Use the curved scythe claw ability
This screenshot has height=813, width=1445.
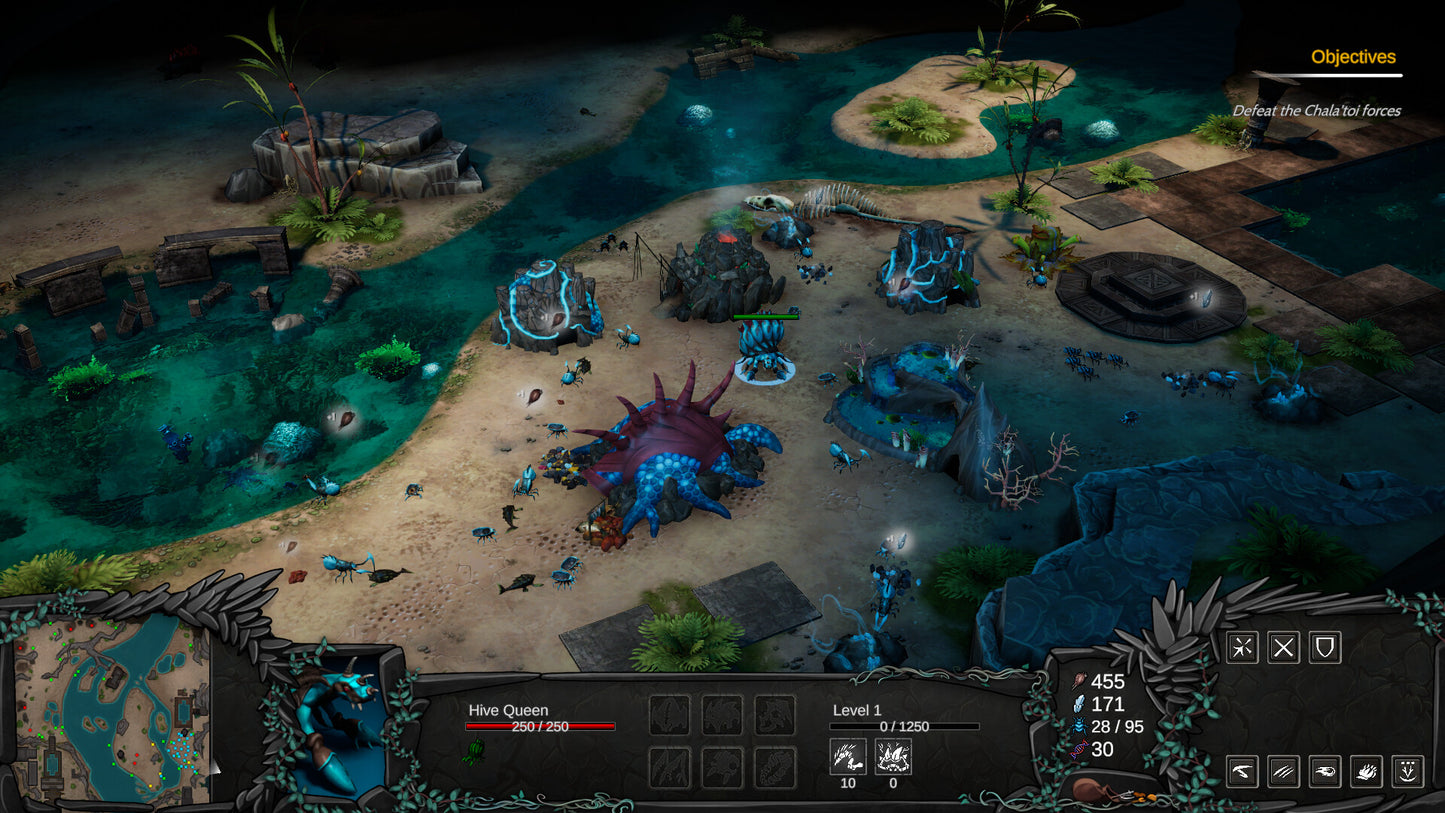tap(1242, 771)
